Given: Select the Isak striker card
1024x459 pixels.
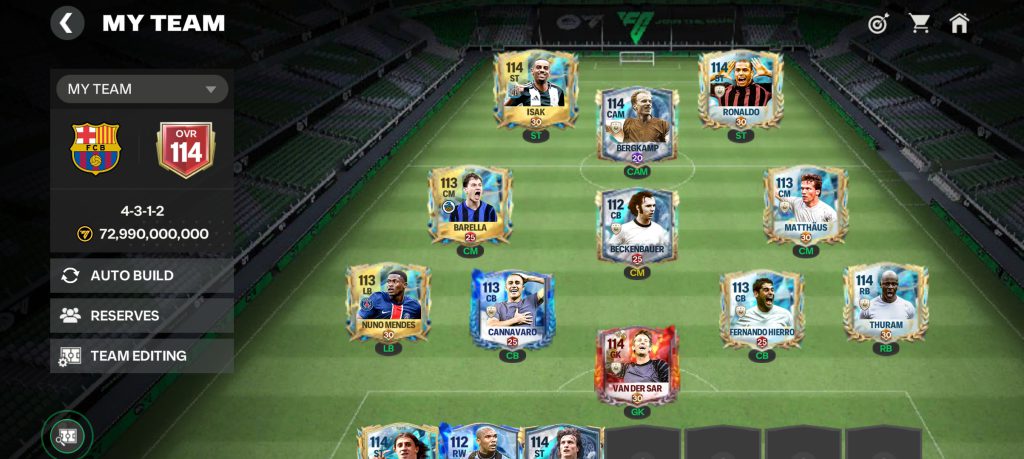Looking at the screenshot, I should coord(536,90).
